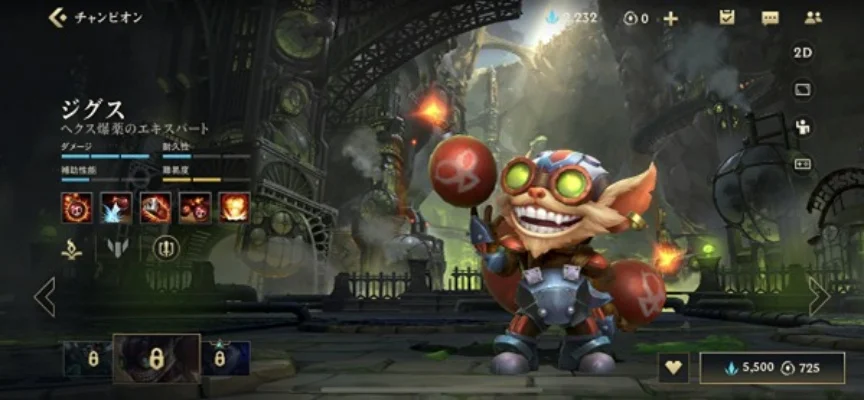The image size is (864, 400).
Task: Select Ziggs' passive ability with ringed bomb
Action: [x=77, y=207]
